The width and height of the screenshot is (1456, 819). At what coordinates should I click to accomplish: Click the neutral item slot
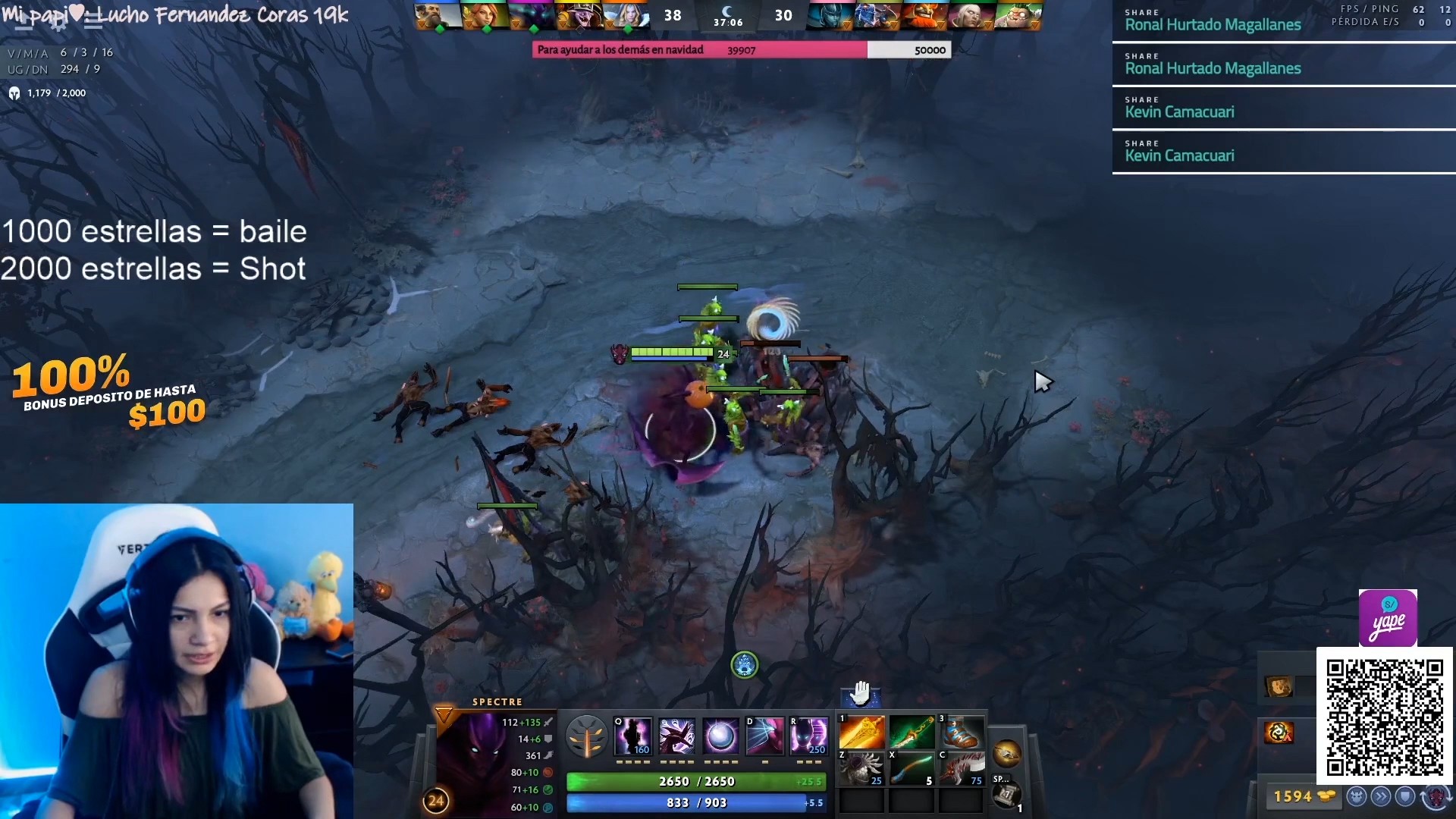click(x=1006, y=753)
